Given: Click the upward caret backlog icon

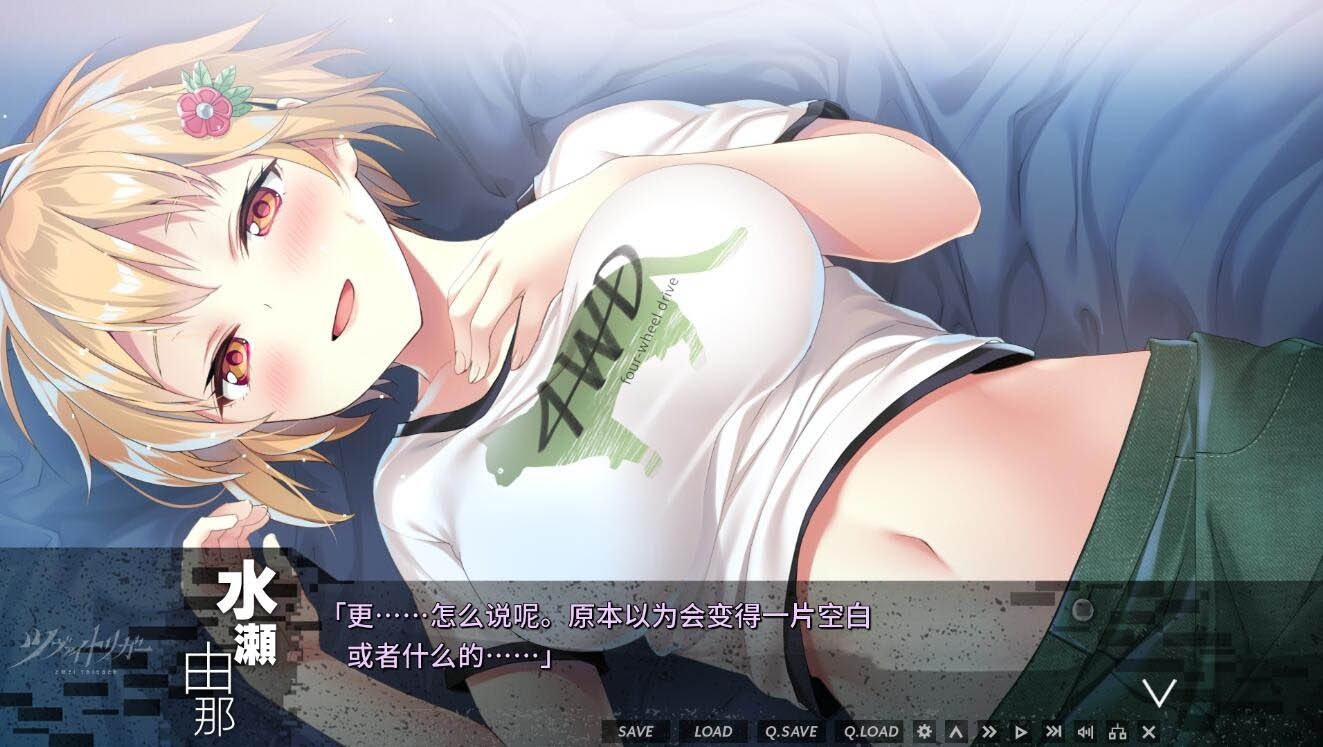Looking at the screenshot, I should tap(956, 731).
